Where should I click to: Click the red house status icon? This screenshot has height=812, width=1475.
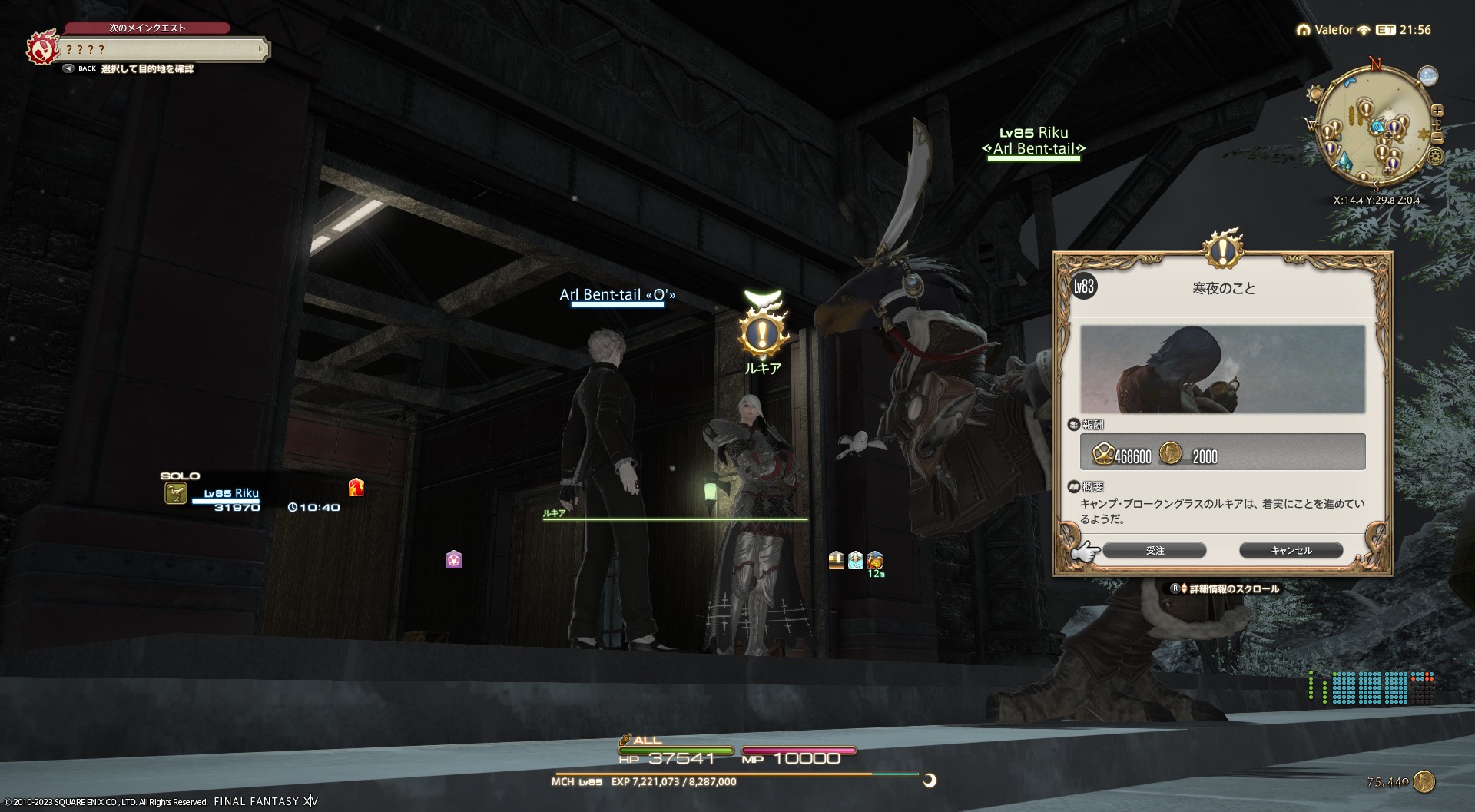click(x=356, y=487)
